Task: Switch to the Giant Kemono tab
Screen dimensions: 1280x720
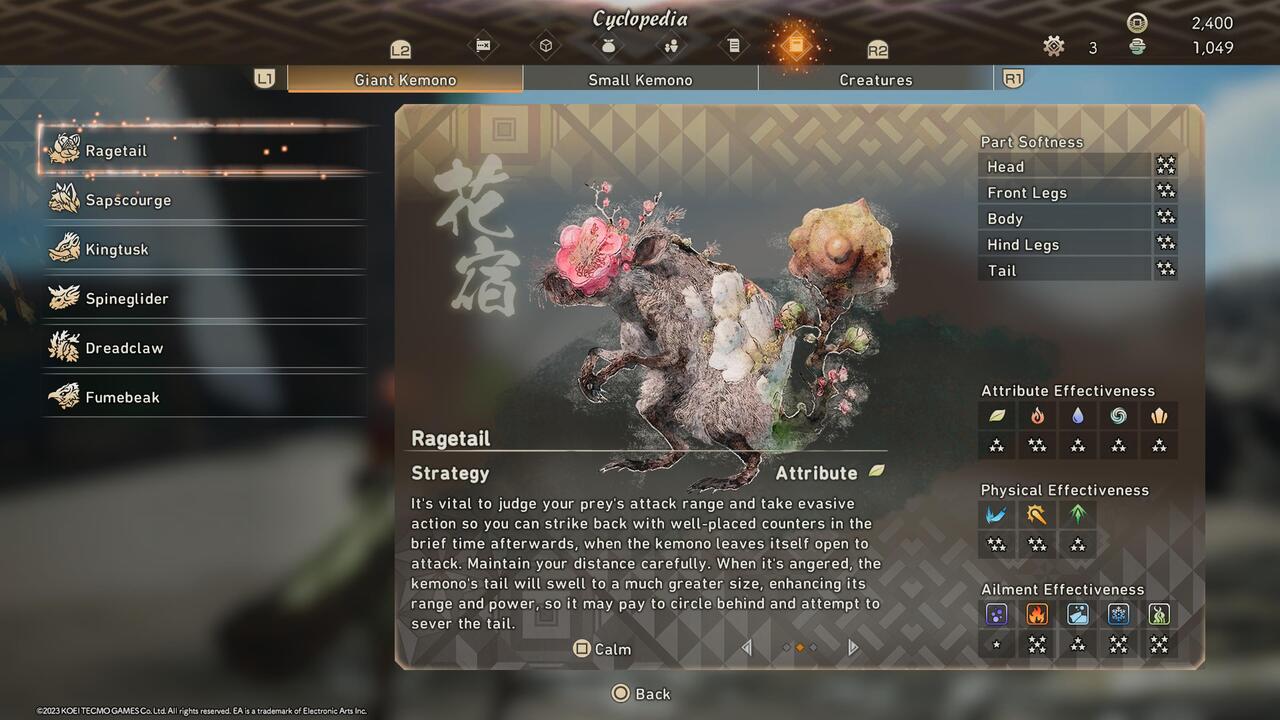Action: tap(405, 80)
